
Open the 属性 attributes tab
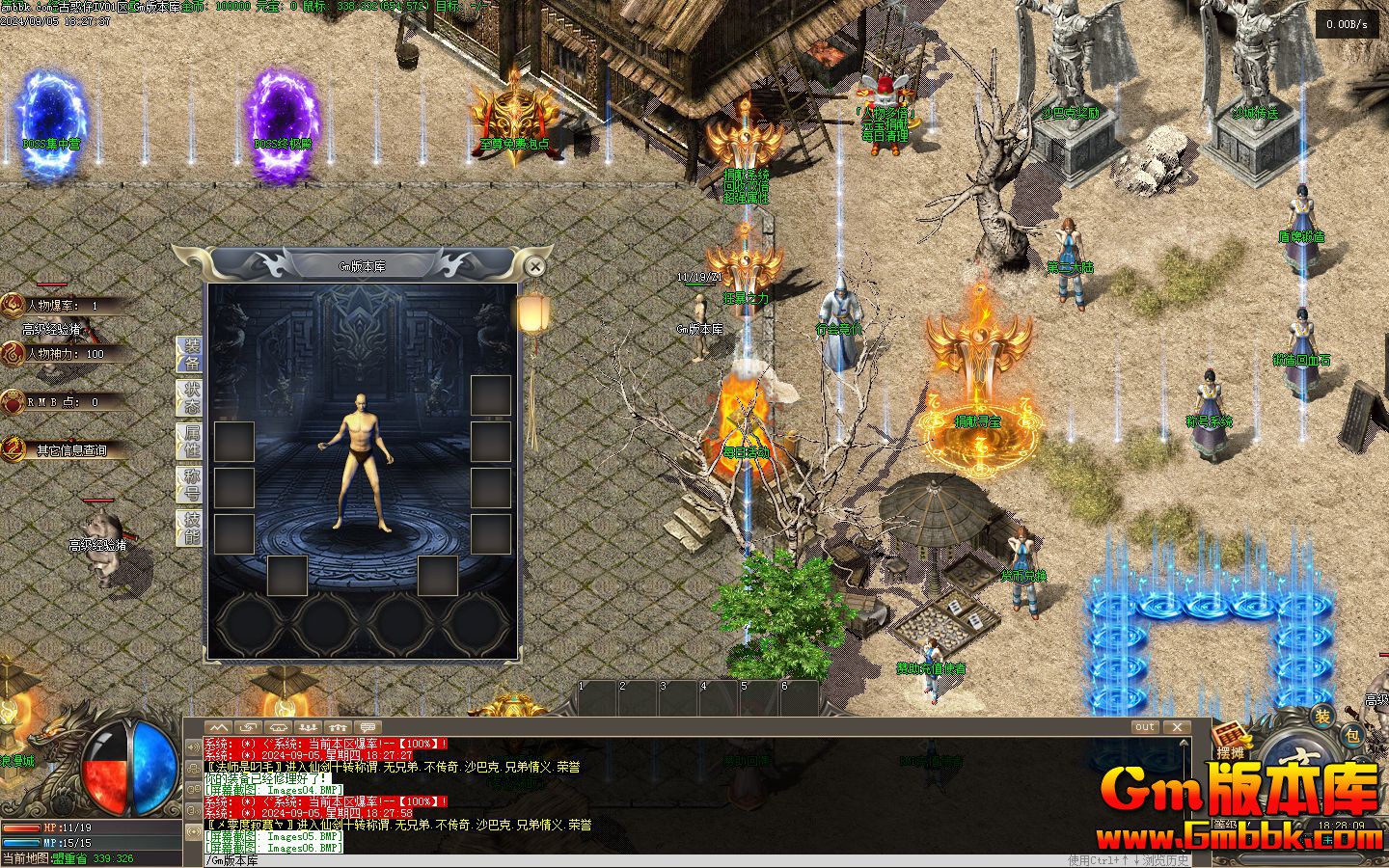click(191, 441)
